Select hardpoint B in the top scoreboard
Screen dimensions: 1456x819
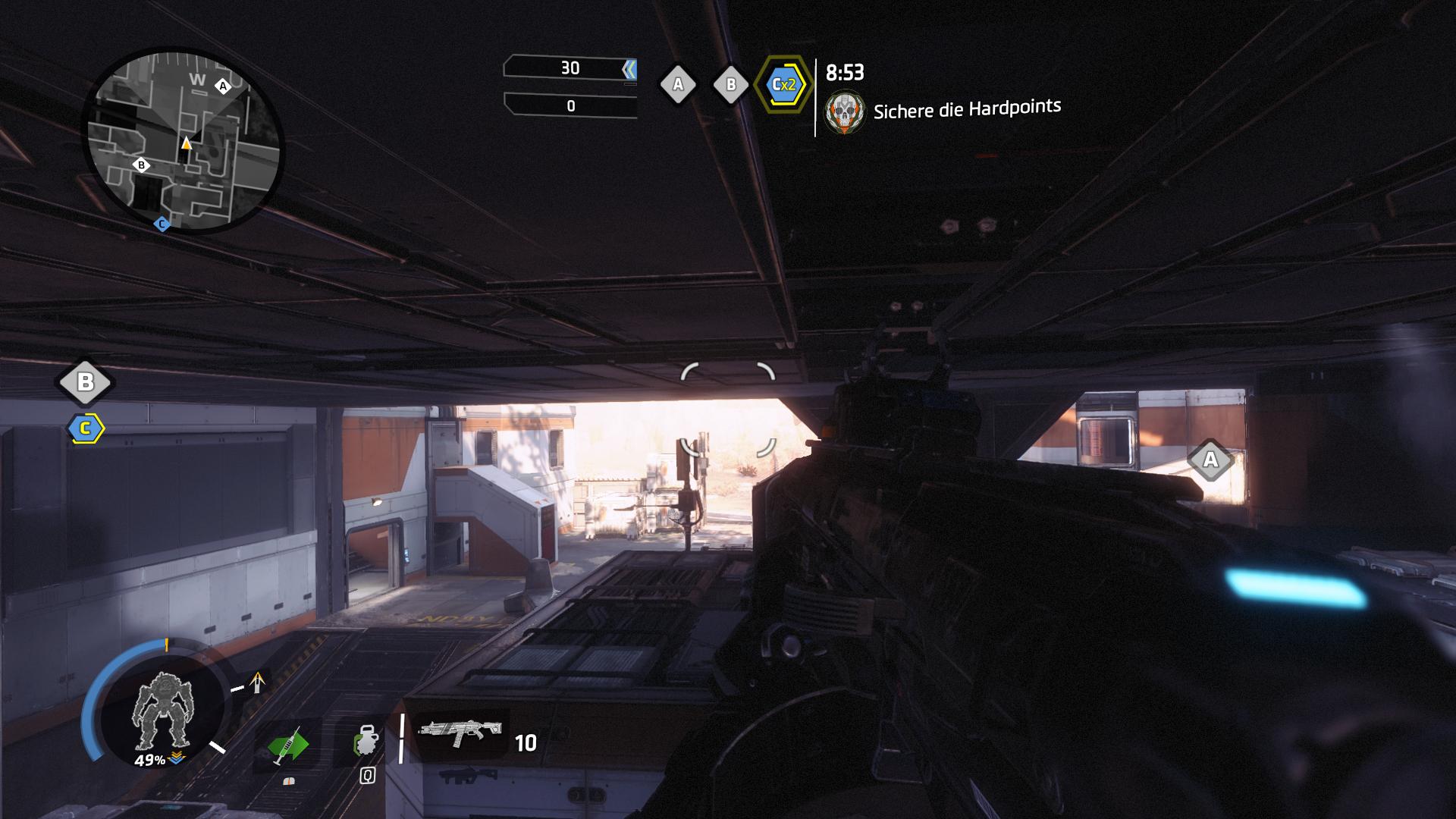(x=731, y=85)
